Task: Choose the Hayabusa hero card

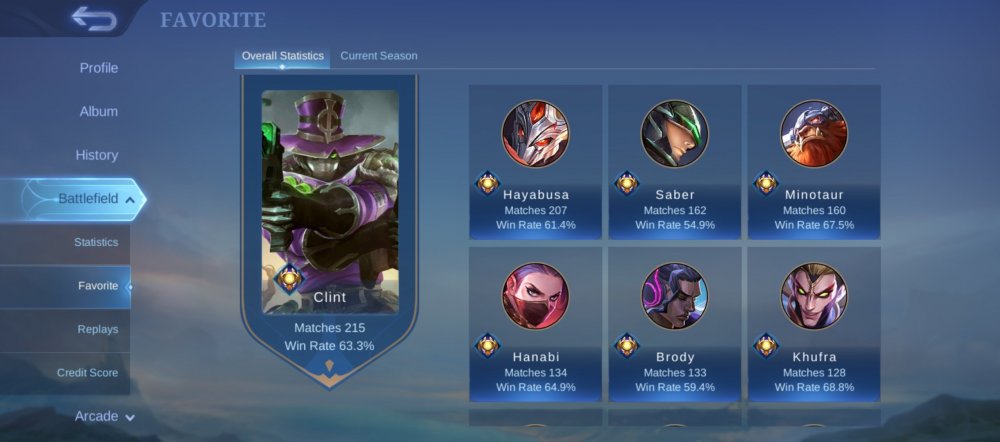Action: pyautogui.click(x=535, y=162)
